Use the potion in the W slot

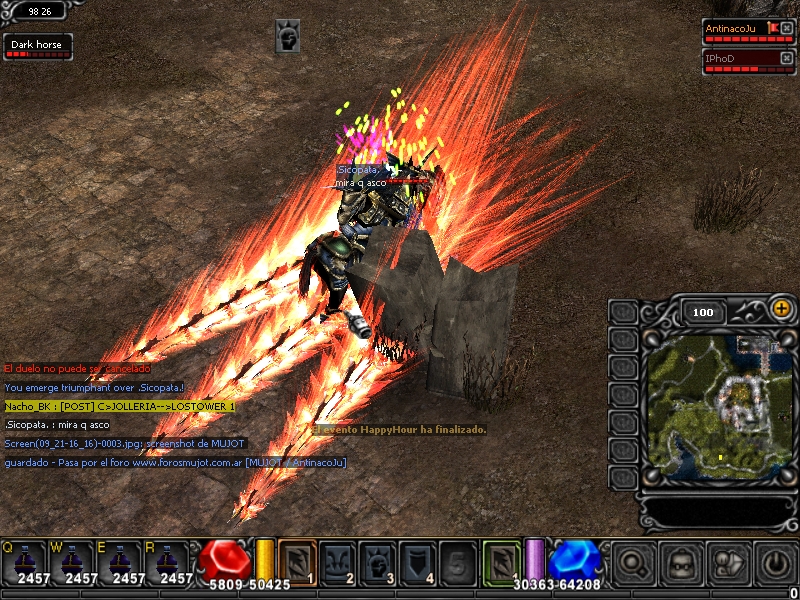[72, 562]
